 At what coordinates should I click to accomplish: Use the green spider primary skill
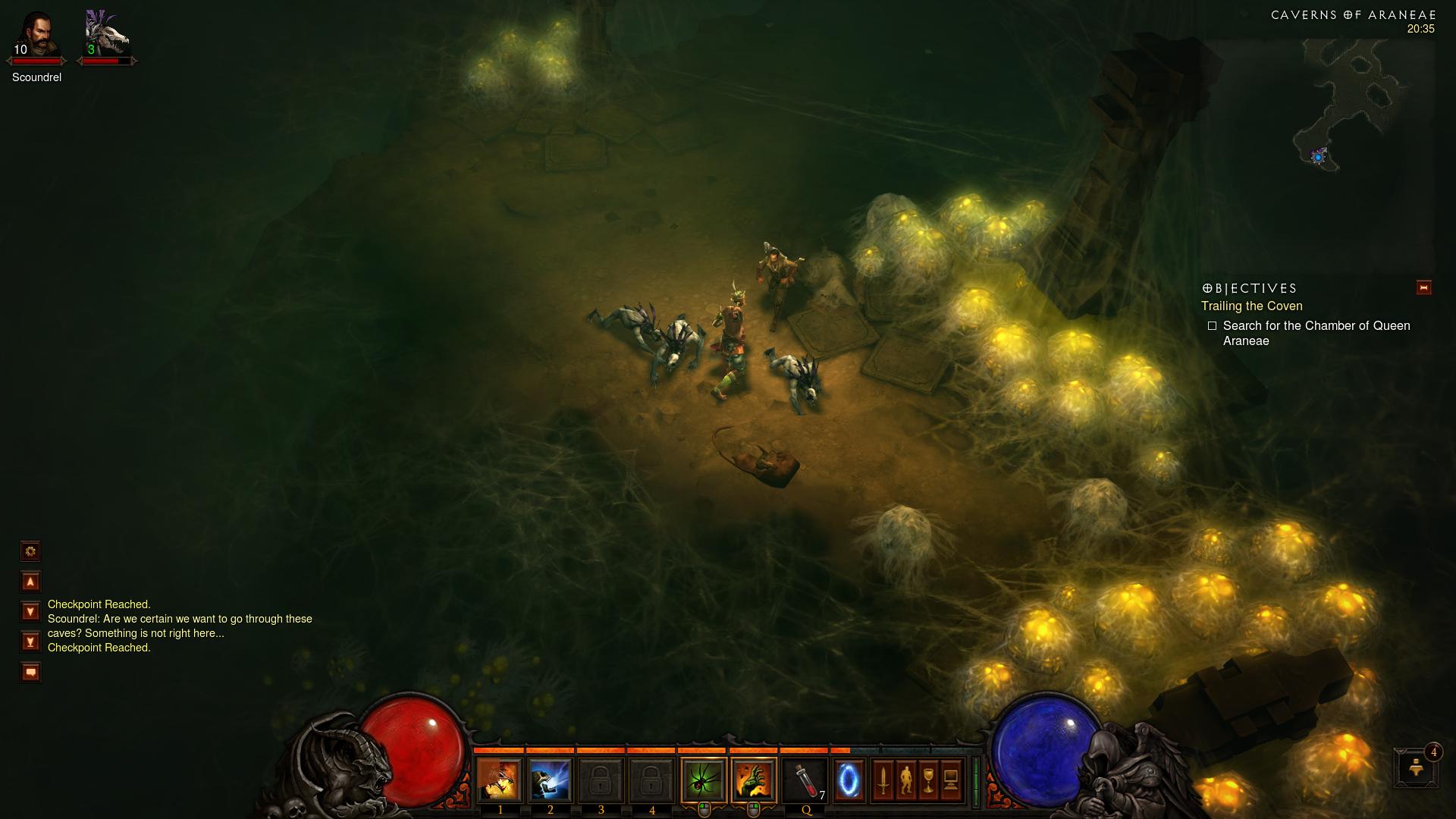point(704,780)
